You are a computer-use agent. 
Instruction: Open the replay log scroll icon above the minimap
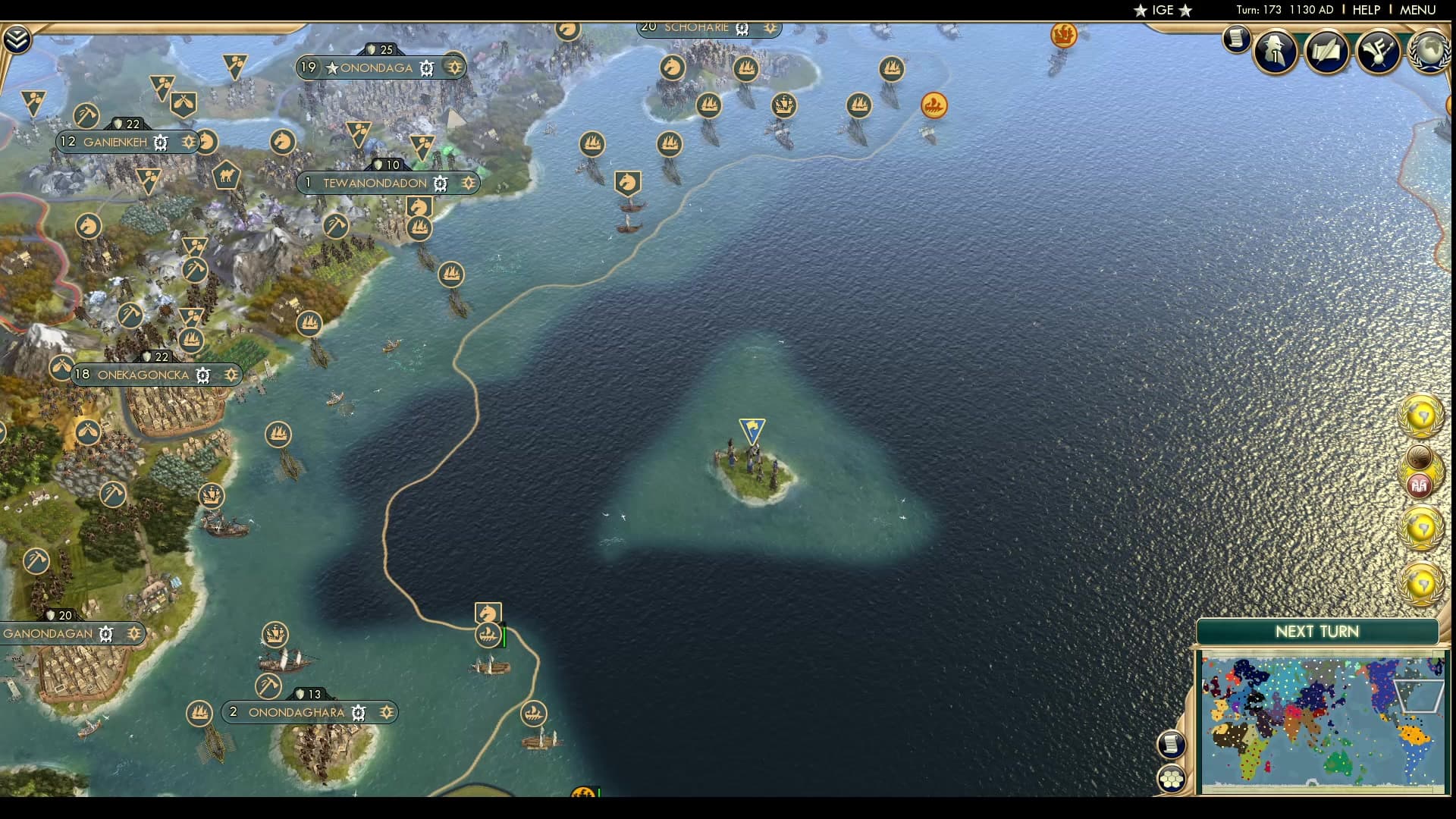click(x=1172, y=745)
